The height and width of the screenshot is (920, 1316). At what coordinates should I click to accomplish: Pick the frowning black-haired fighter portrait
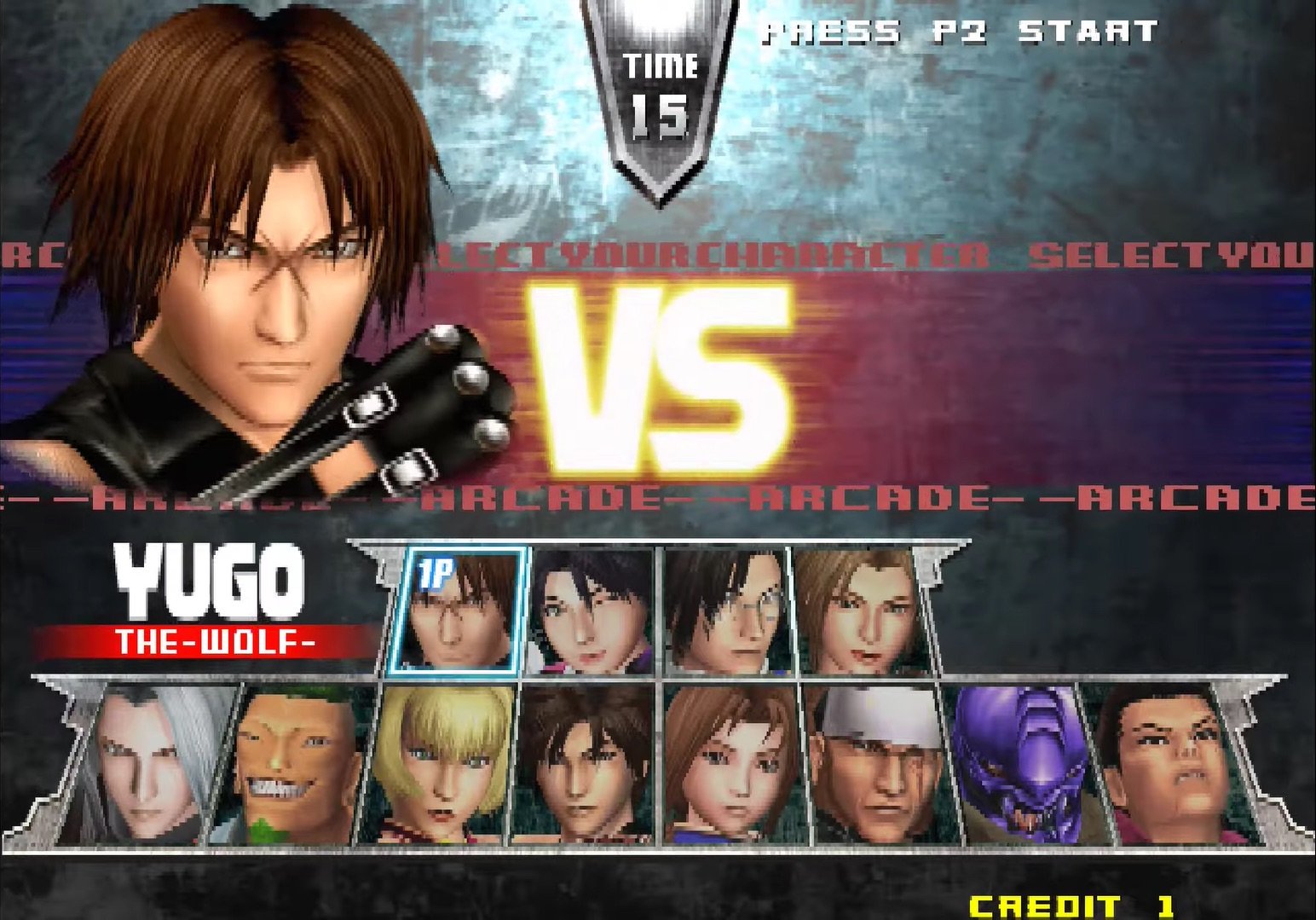point(1168,765)
